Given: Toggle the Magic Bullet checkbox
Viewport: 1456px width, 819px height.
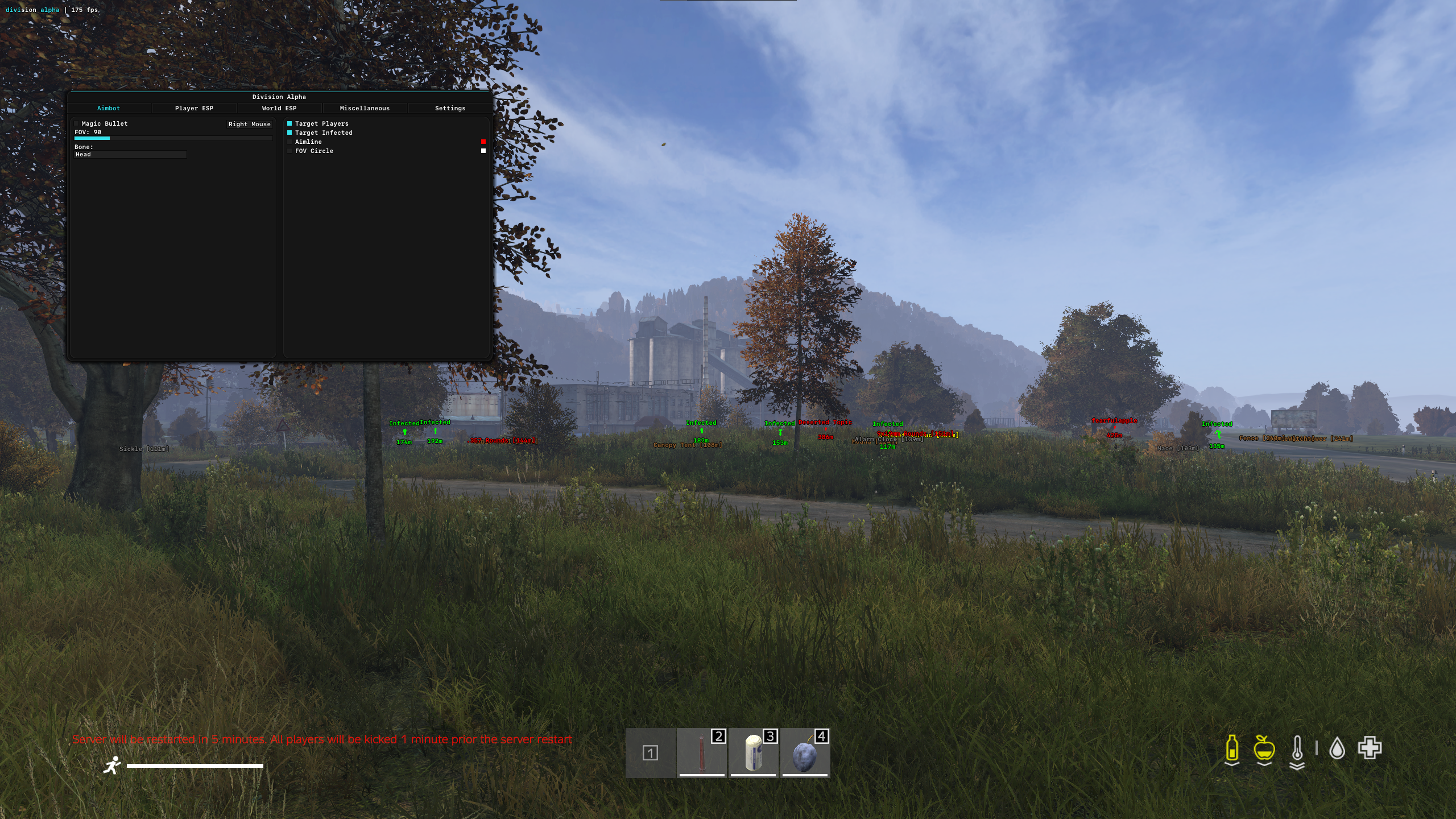Looking at the screenshot, I should 77,123.
